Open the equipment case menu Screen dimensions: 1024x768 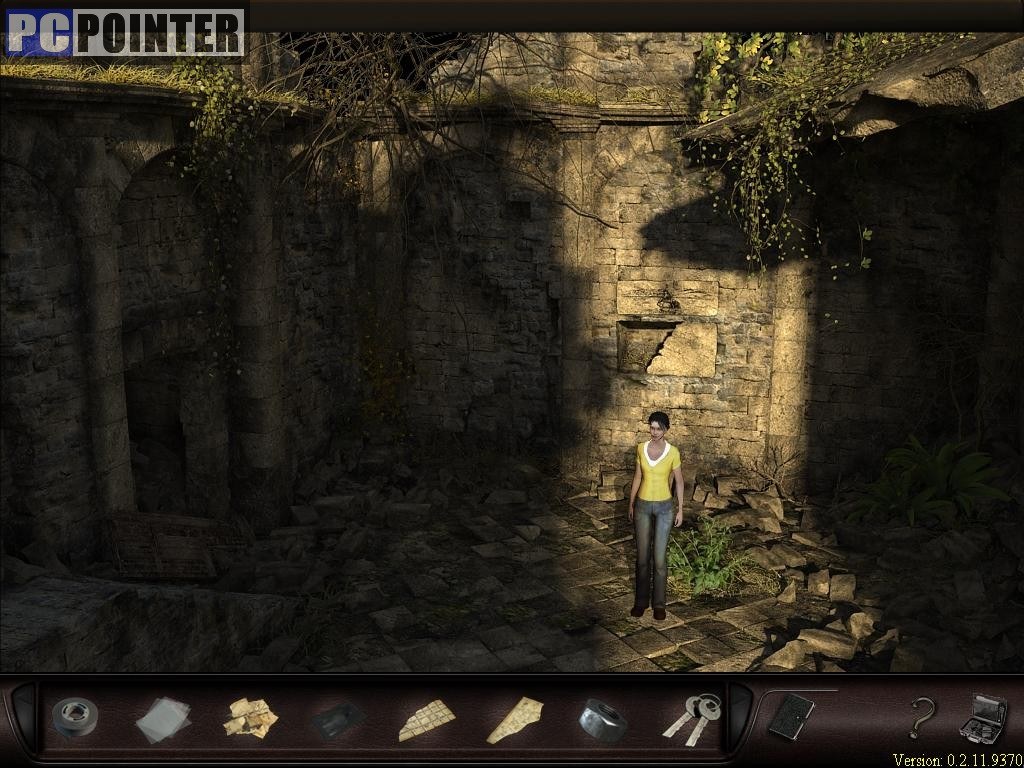[982, 717]
